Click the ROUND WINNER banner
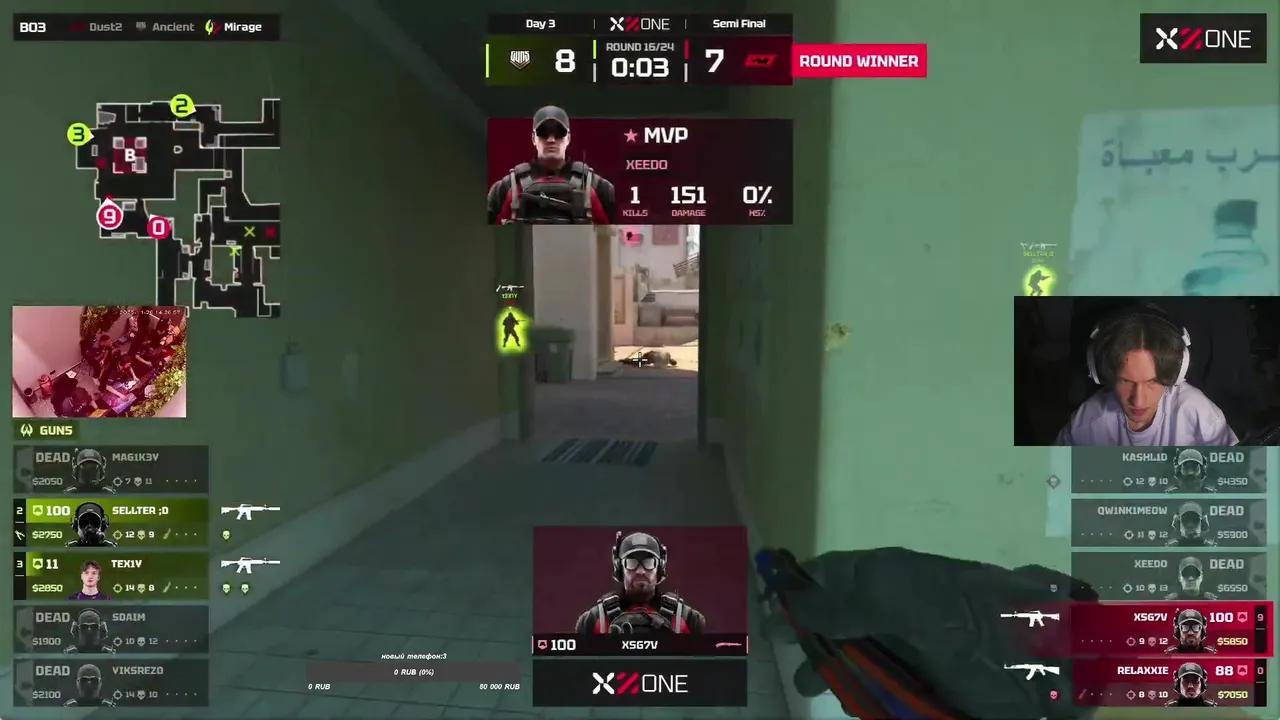1280x720 pixels. (x=858, y=61)
